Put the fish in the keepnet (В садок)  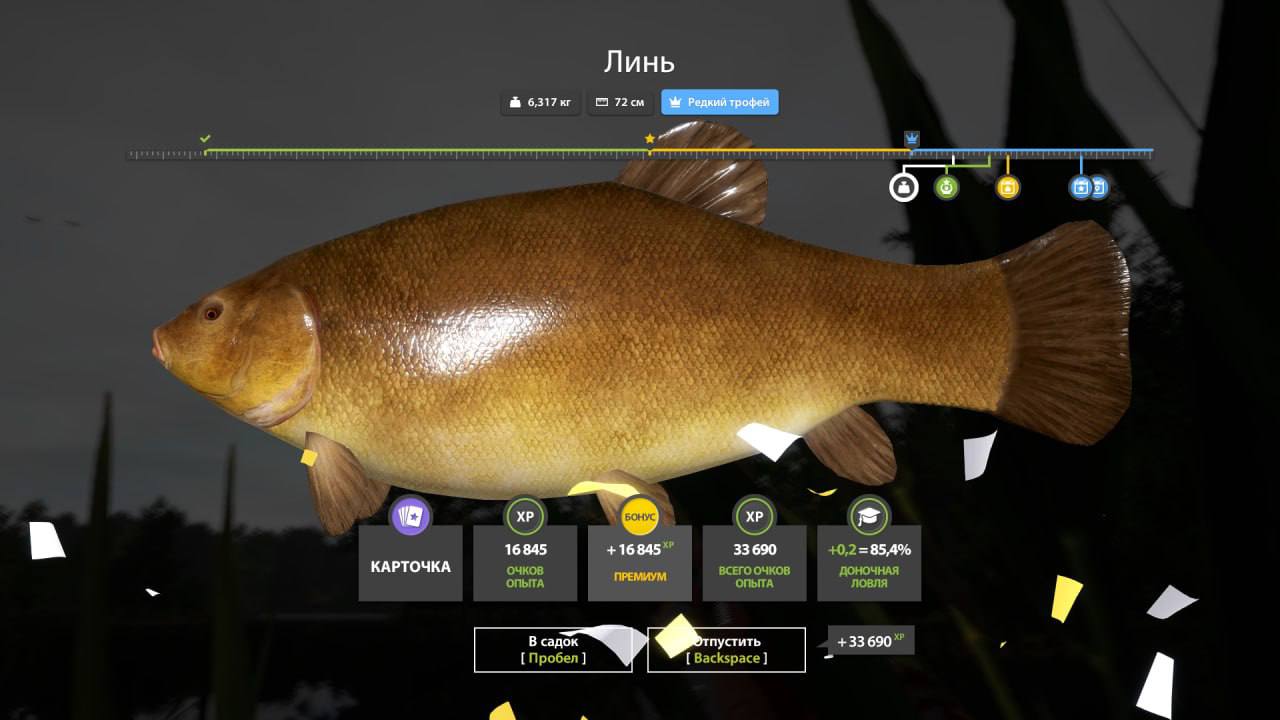(553, 650)
